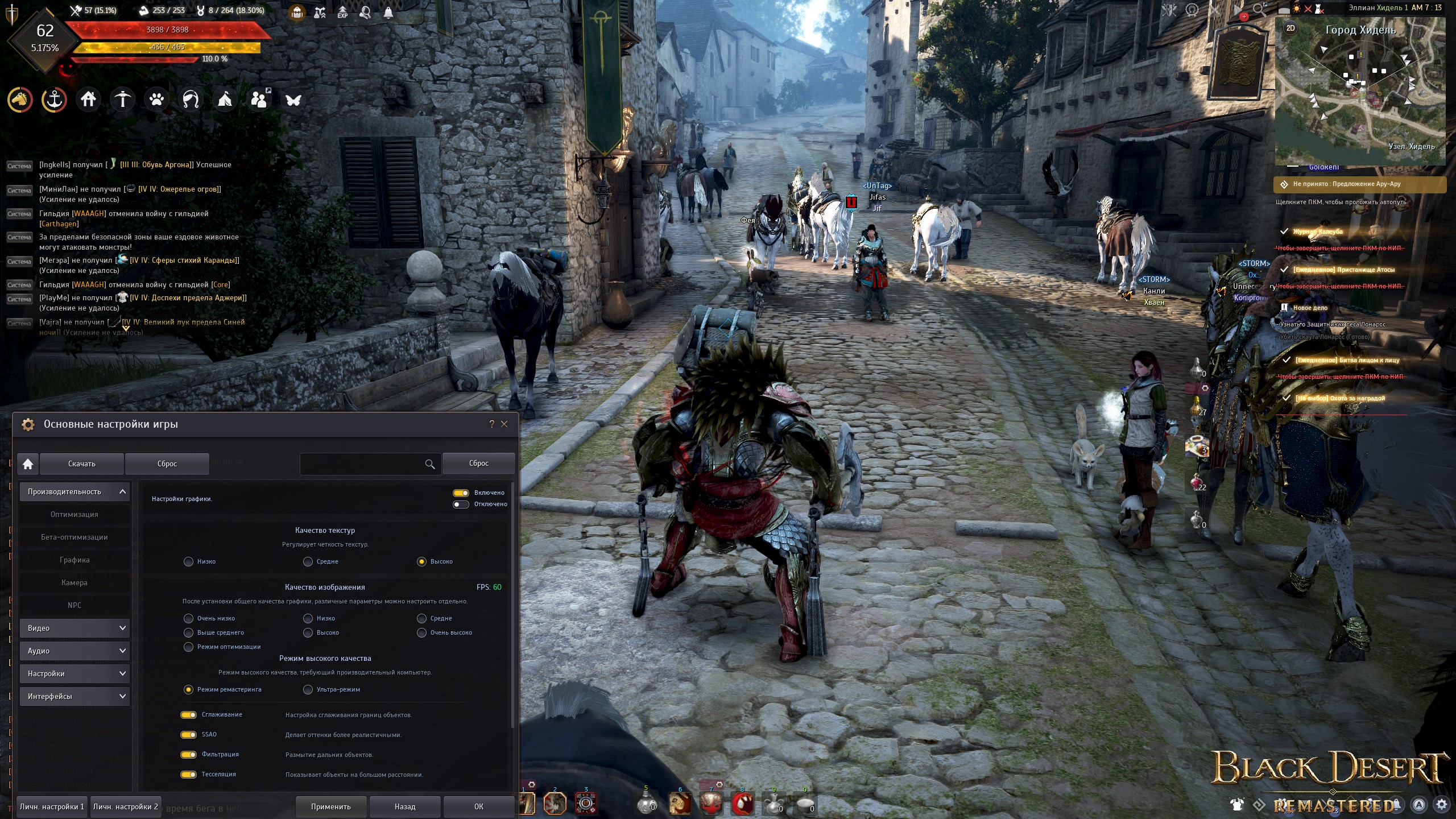Open the Графика settings section
The height and width of the screenshot is (819, 1456).
click(75, 560)
